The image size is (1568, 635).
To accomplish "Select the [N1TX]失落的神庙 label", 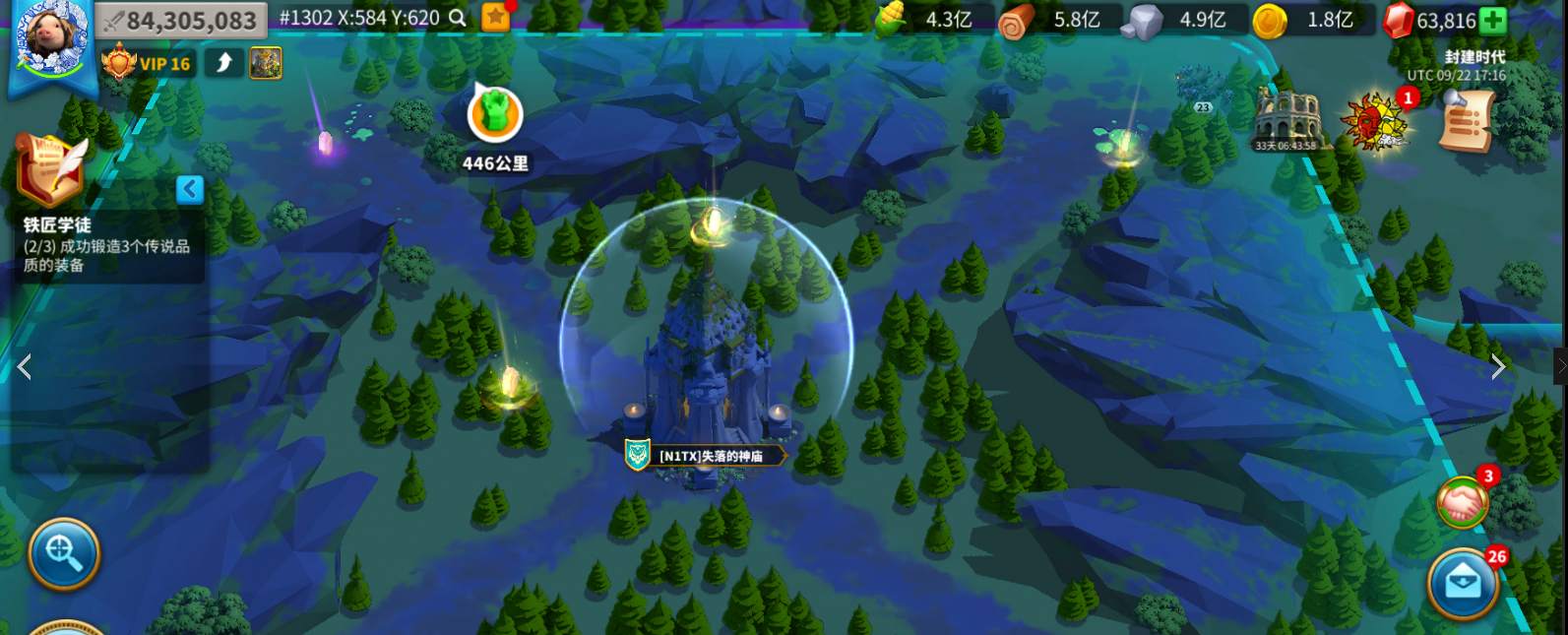I will (711, 456).
